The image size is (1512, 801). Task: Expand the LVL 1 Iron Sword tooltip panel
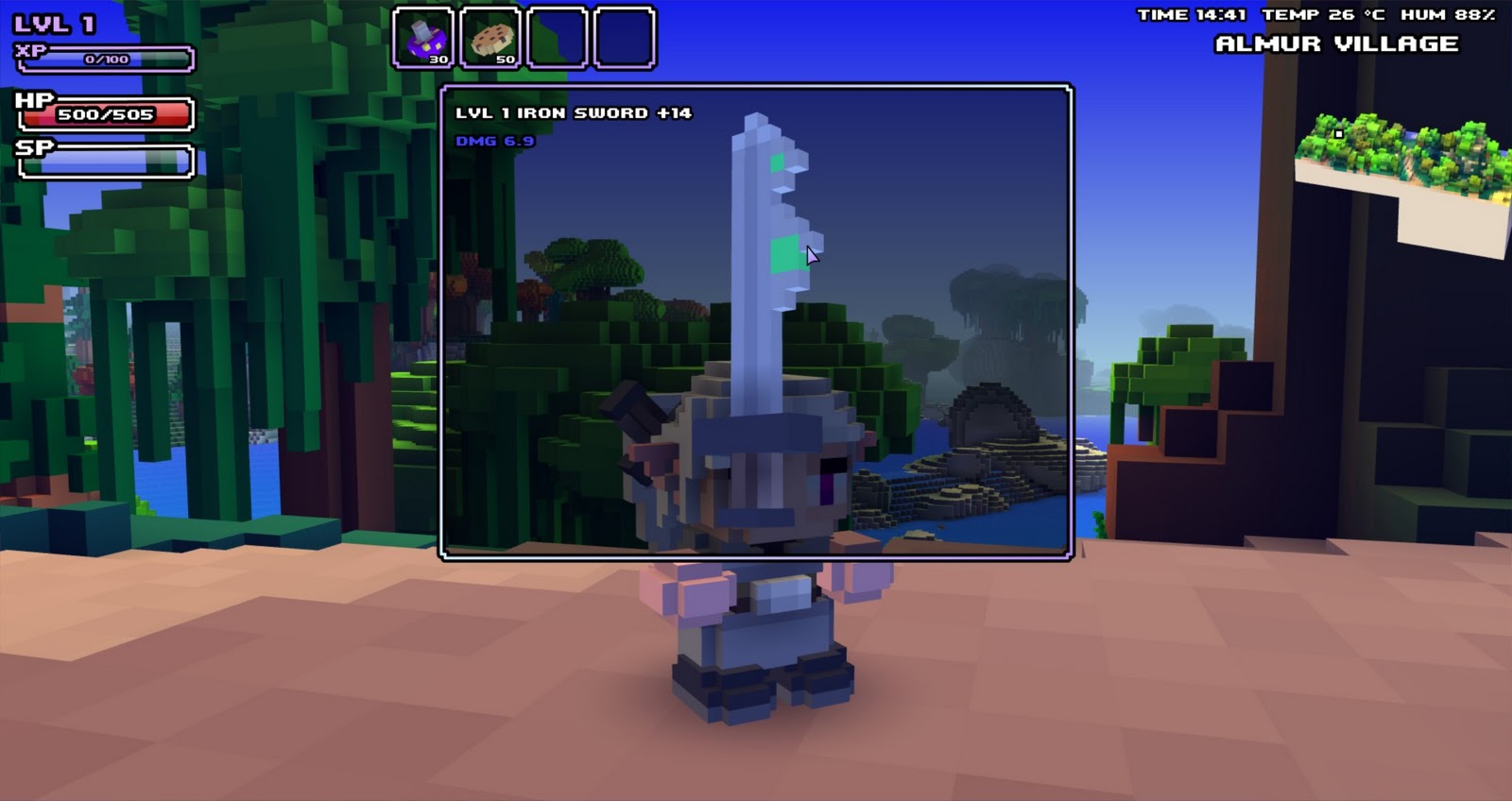pyautogui.click(x=756, y=321)
